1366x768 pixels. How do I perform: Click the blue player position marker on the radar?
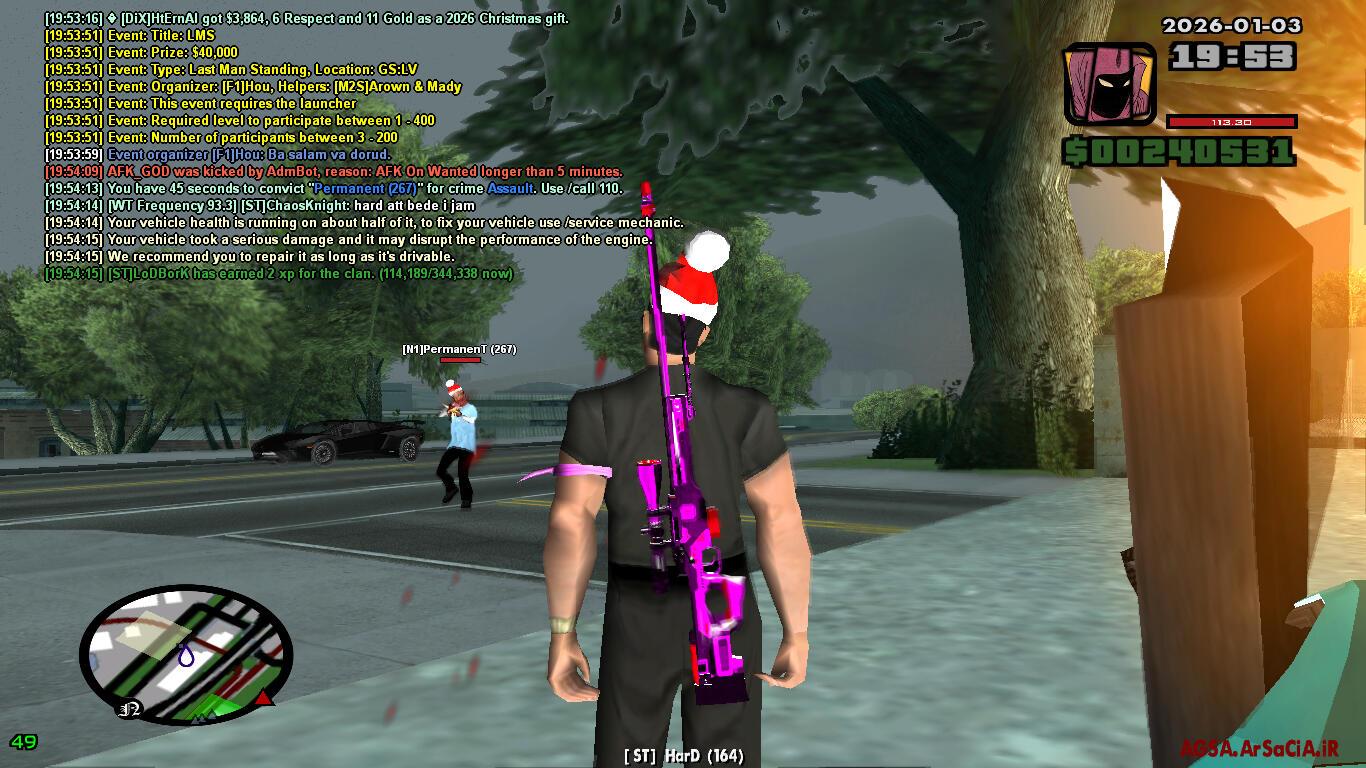186,656
